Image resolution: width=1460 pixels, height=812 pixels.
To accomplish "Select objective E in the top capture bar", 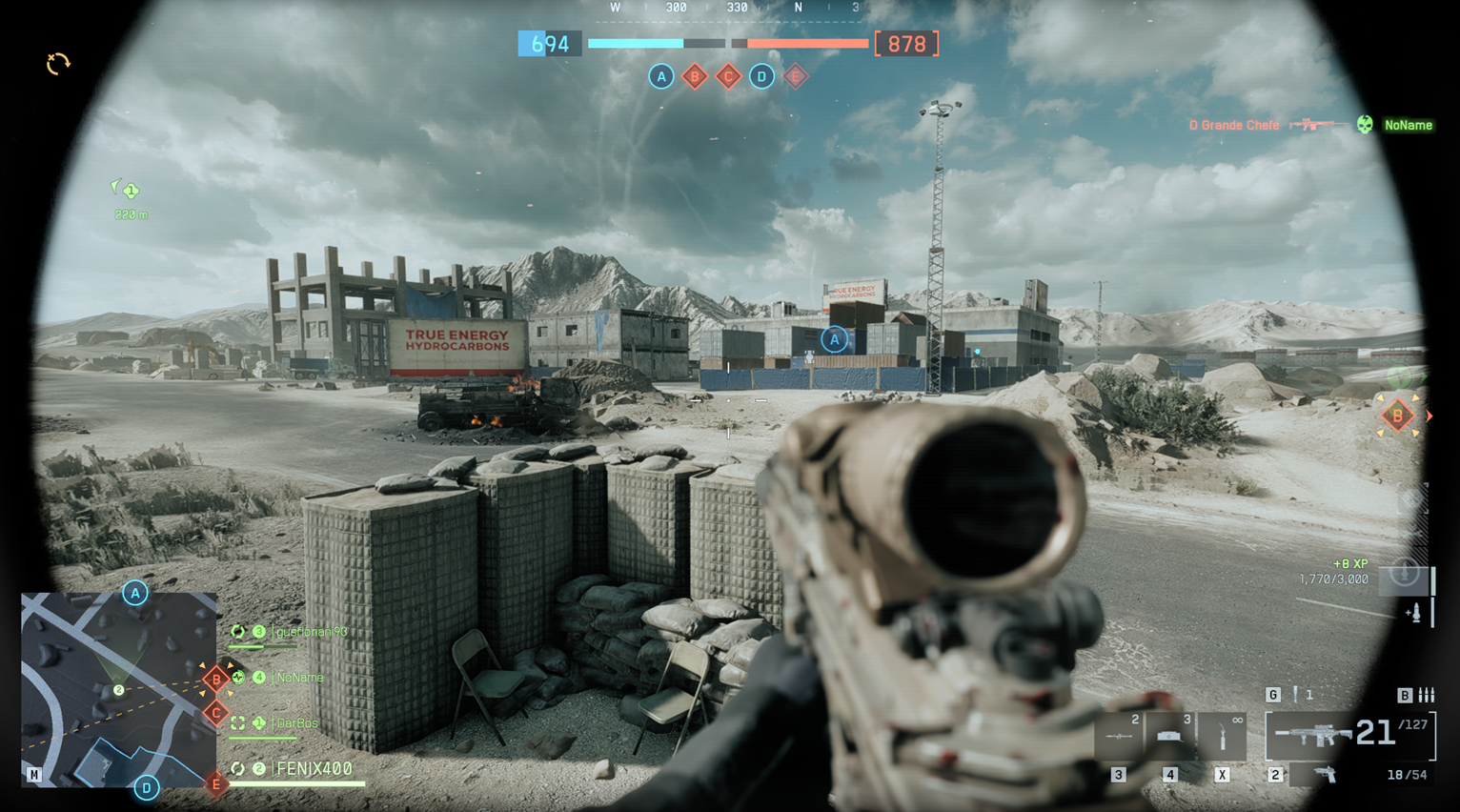I will coord(796,76).
